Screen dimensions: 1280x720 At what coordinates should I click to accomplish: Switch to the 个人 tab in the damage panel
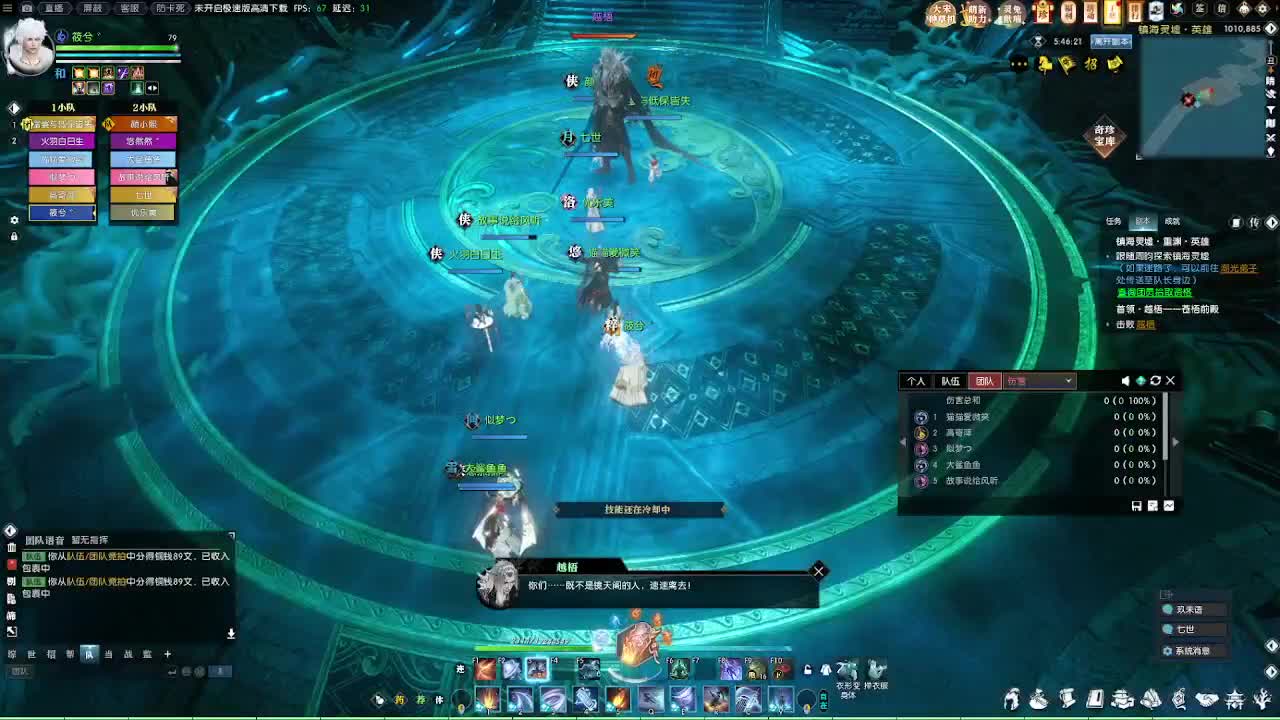916,381
